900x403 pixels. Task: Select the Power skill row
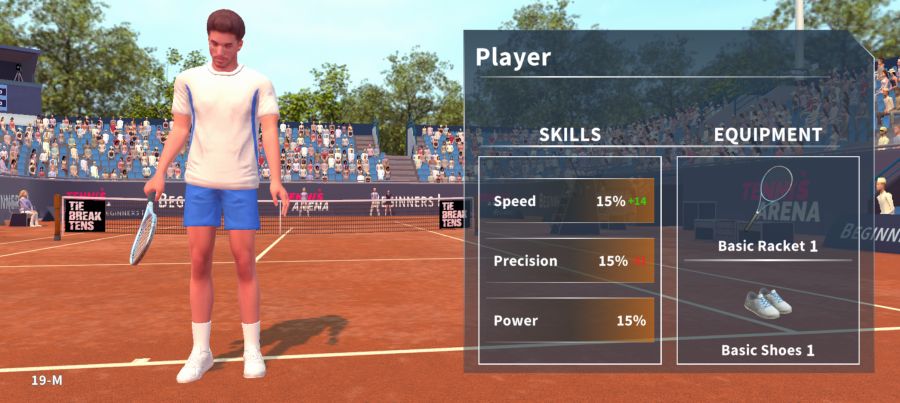click(570, 321)
